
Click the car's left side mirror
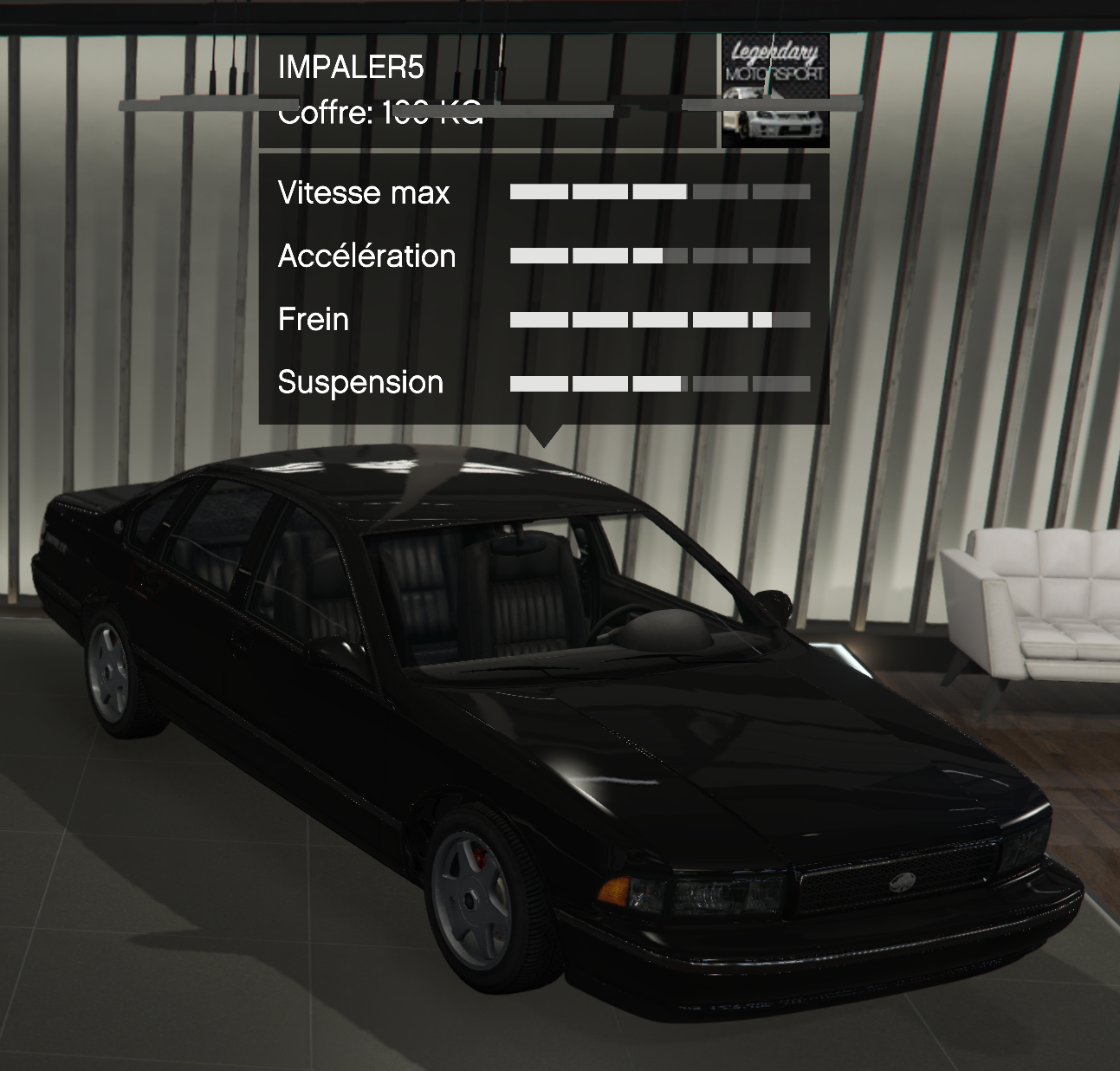pos(774,604)
